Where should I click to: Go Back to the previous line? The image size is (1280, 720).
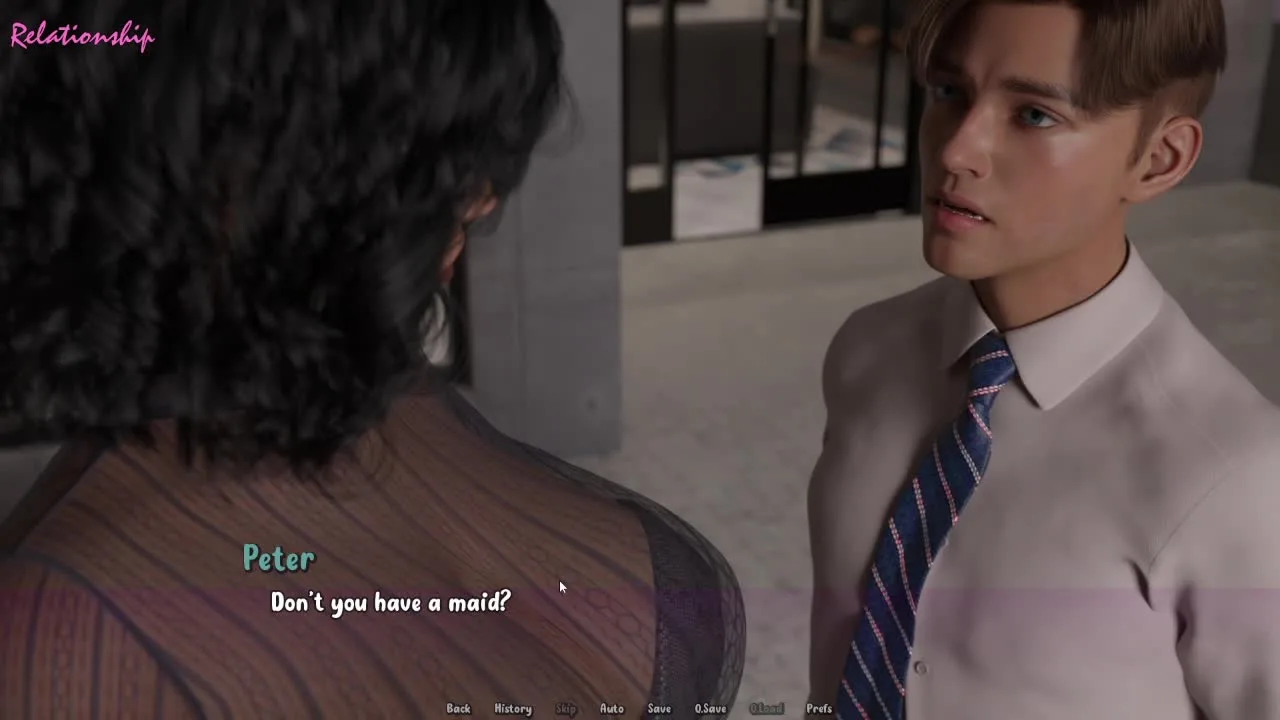coord(458,709)
